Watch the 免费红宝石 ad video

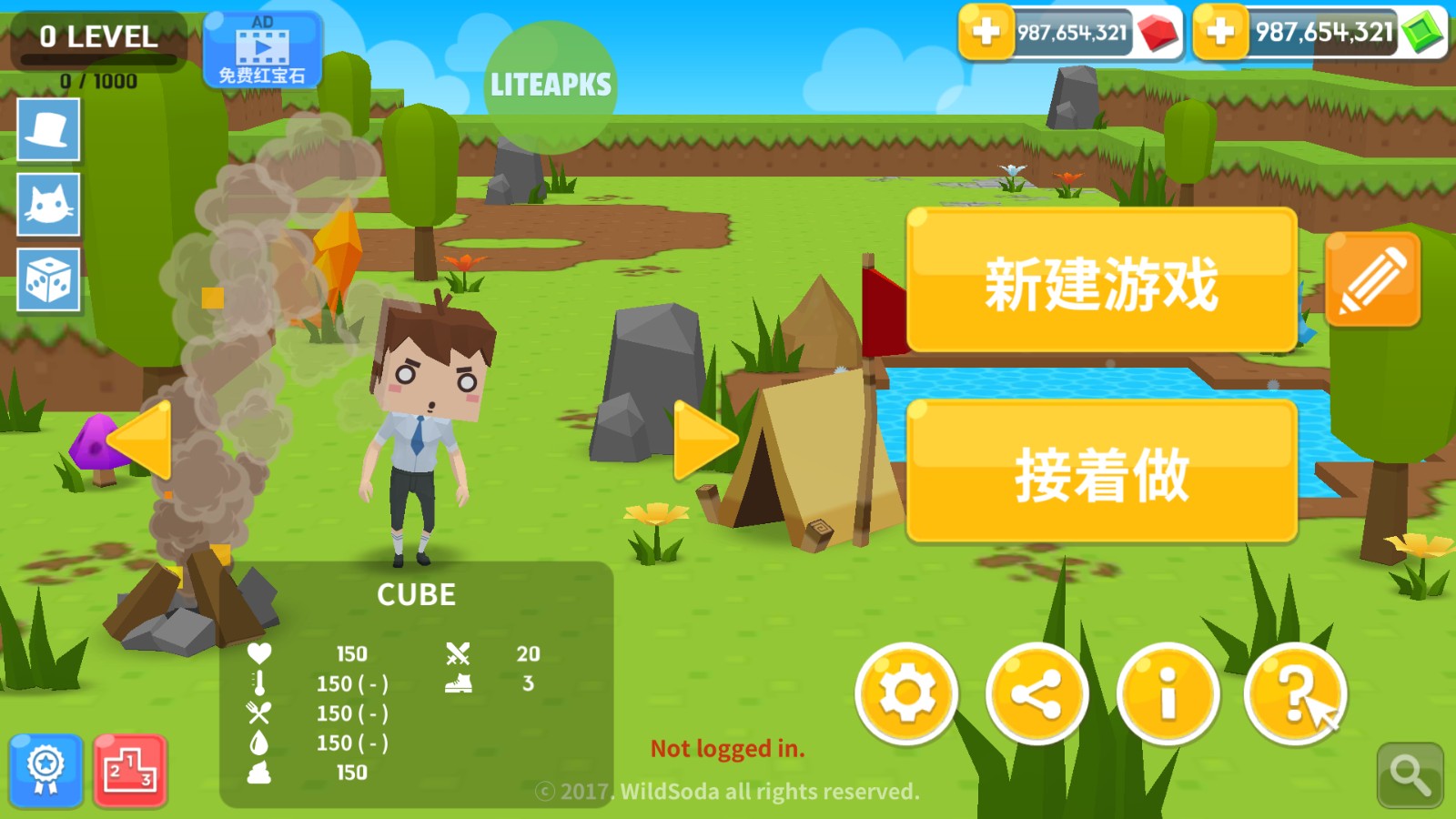click(264, 50)
